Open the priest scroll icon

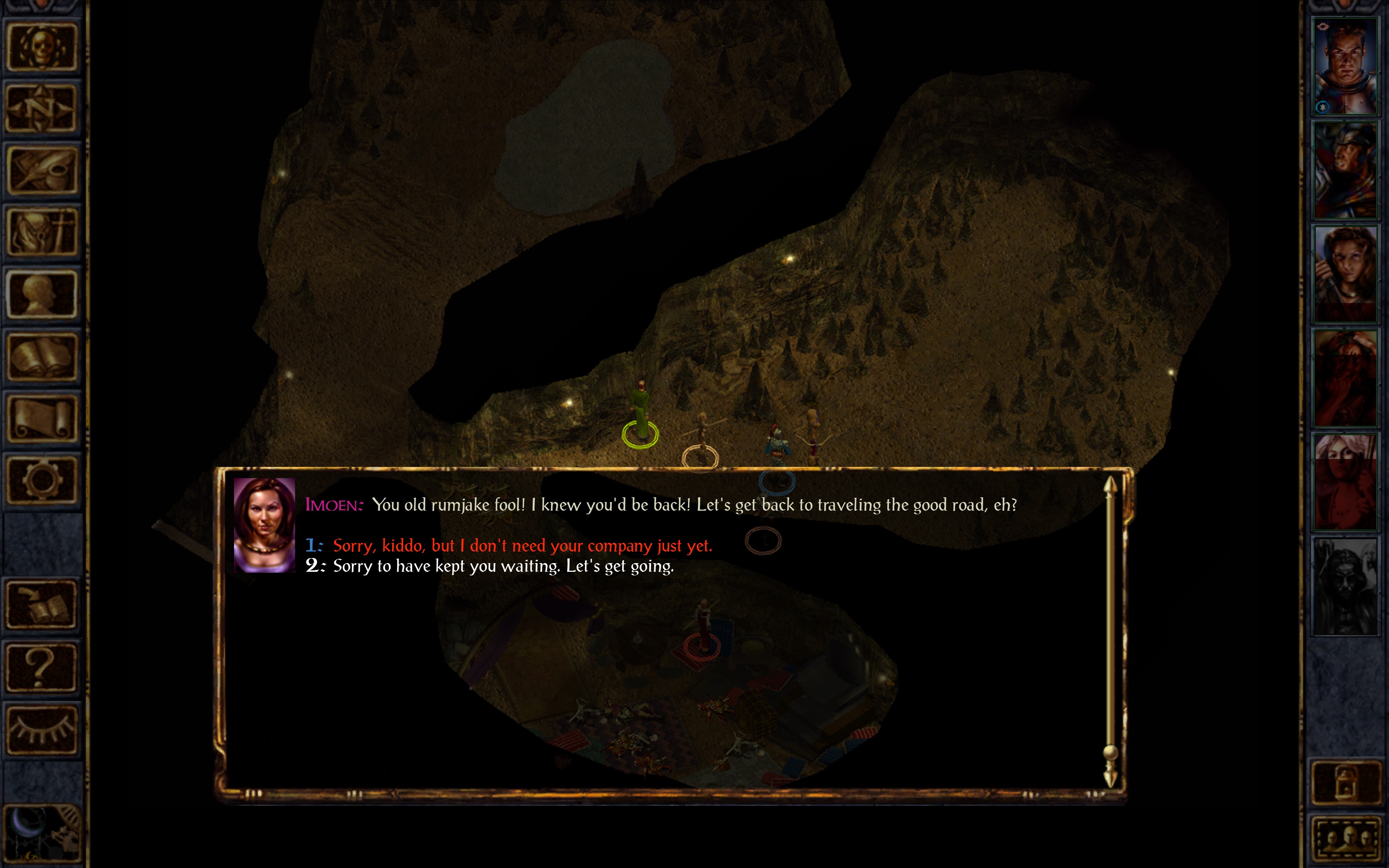[x=41, y=418]
